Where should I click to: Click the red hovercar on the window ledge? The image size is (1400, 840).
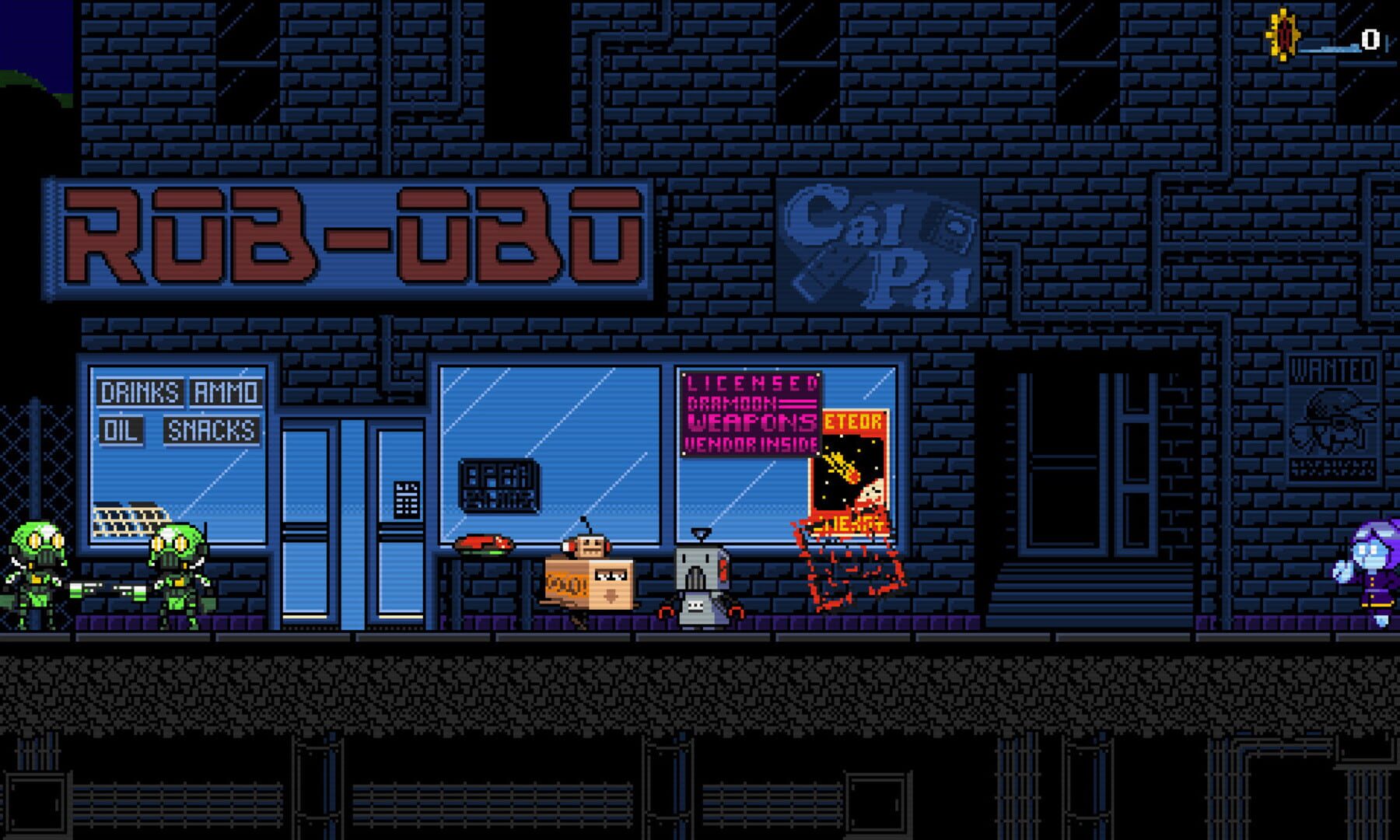click(482, 544)
